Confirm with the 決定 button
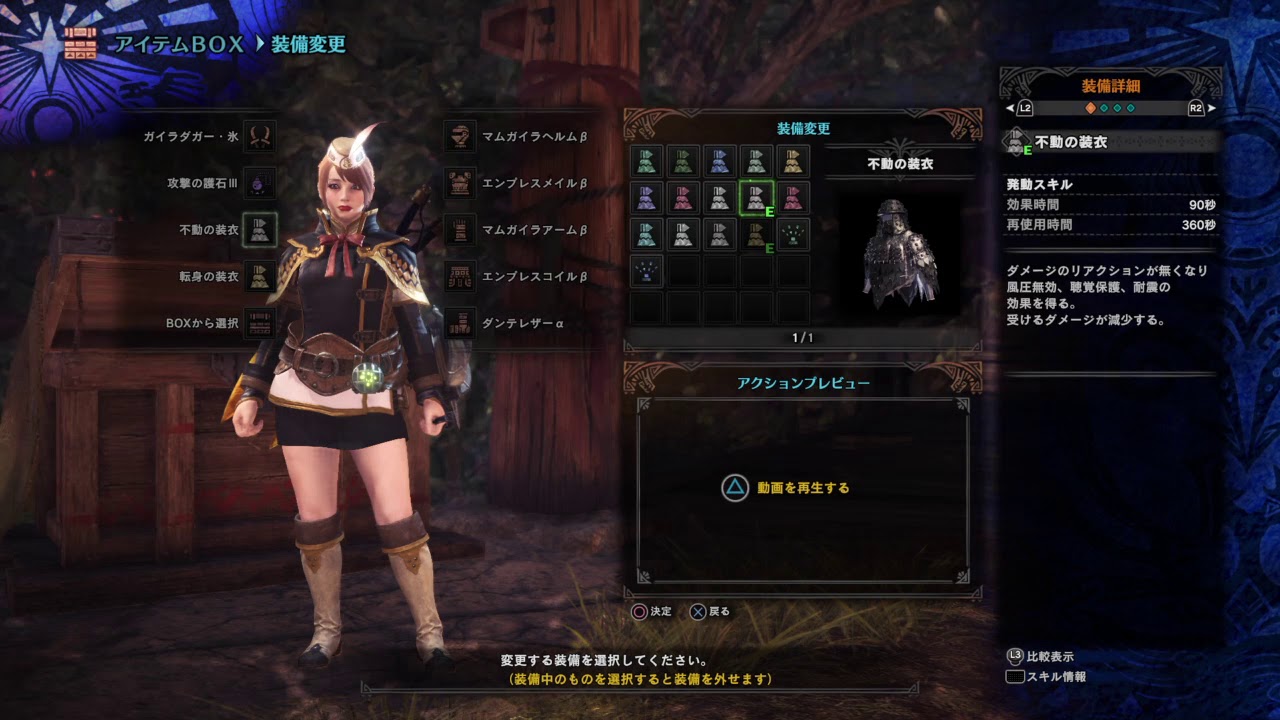This screenshot has width=1280, height=720. [x=639, y=611]
